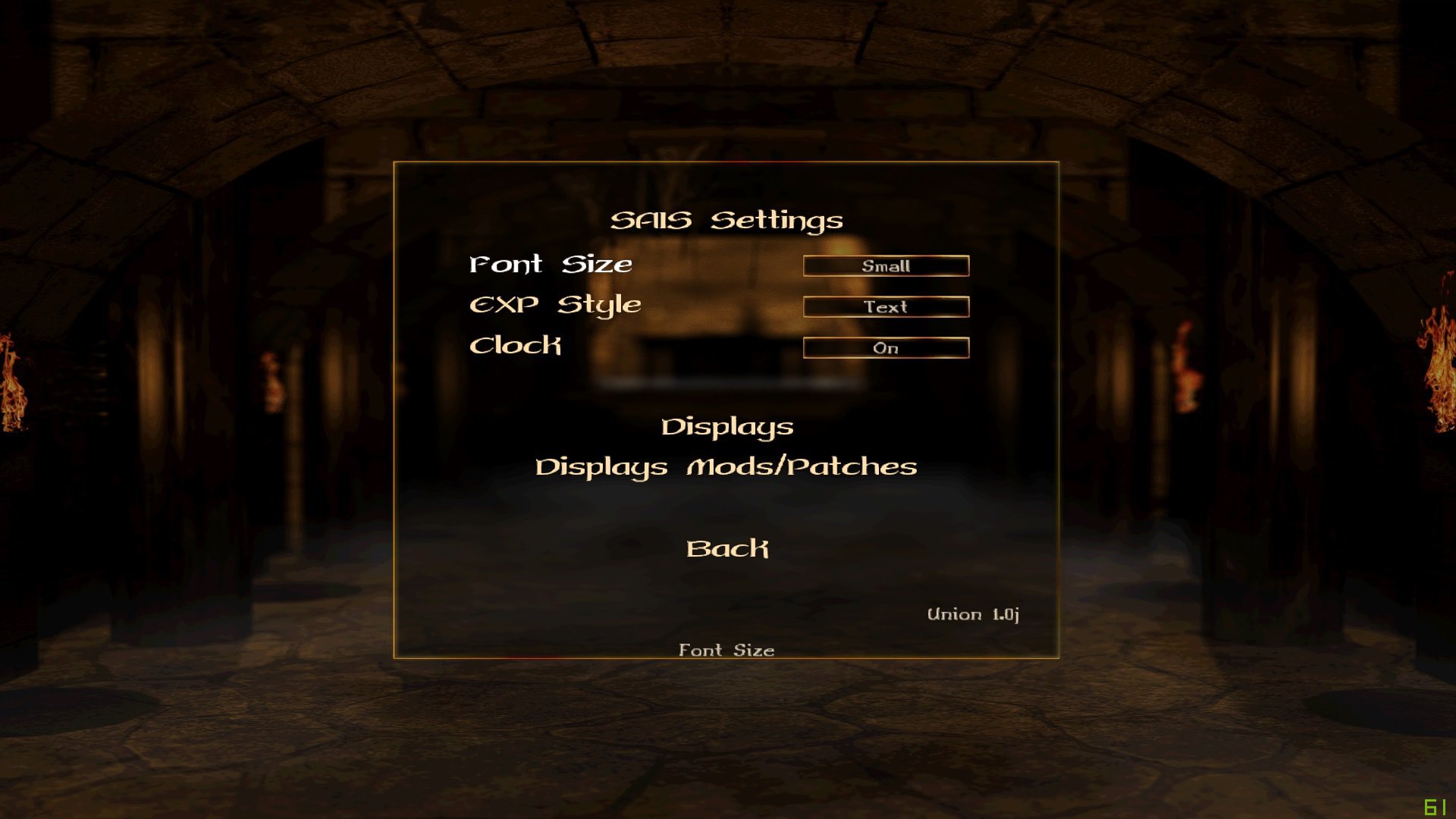Toggle the Clock value box showing On
The image size is (1456, 819).
886,348
